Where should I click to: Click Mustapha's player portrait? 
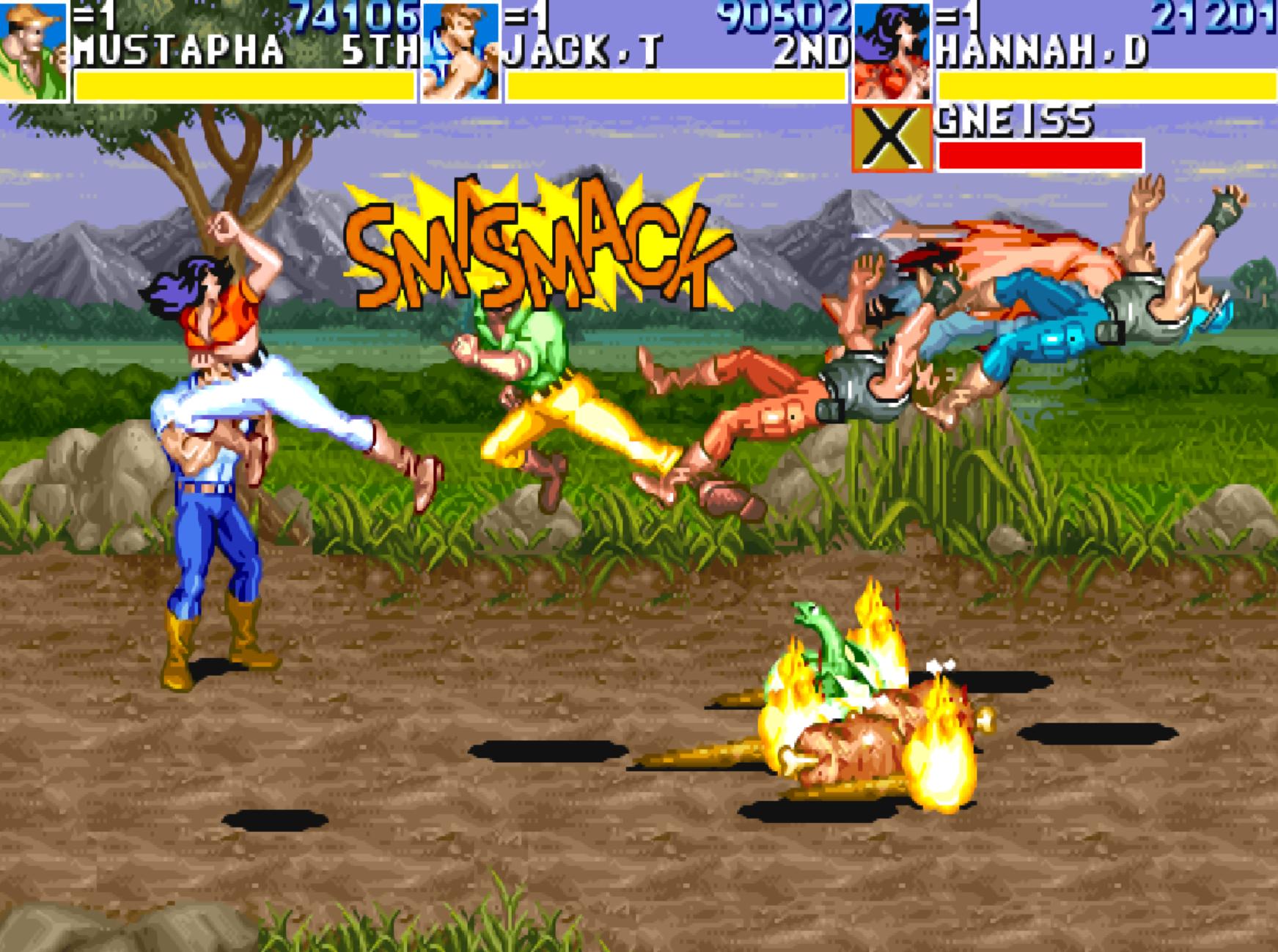[x=33, y=50]
